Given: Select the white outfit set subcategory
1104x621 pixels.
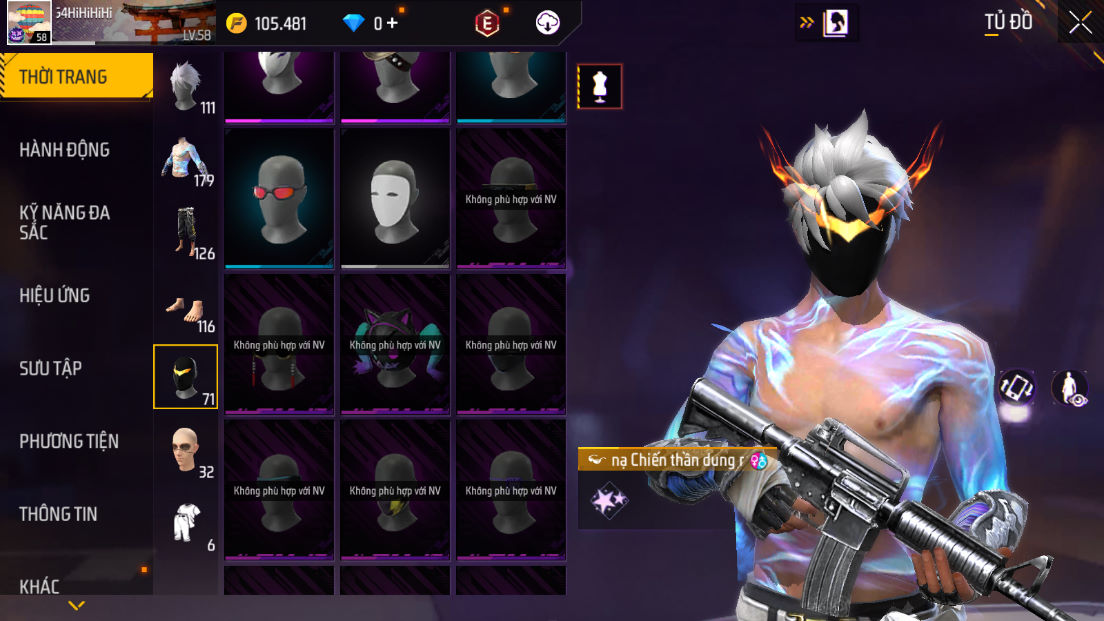Looking at the screenshot, I should point(185,522).
